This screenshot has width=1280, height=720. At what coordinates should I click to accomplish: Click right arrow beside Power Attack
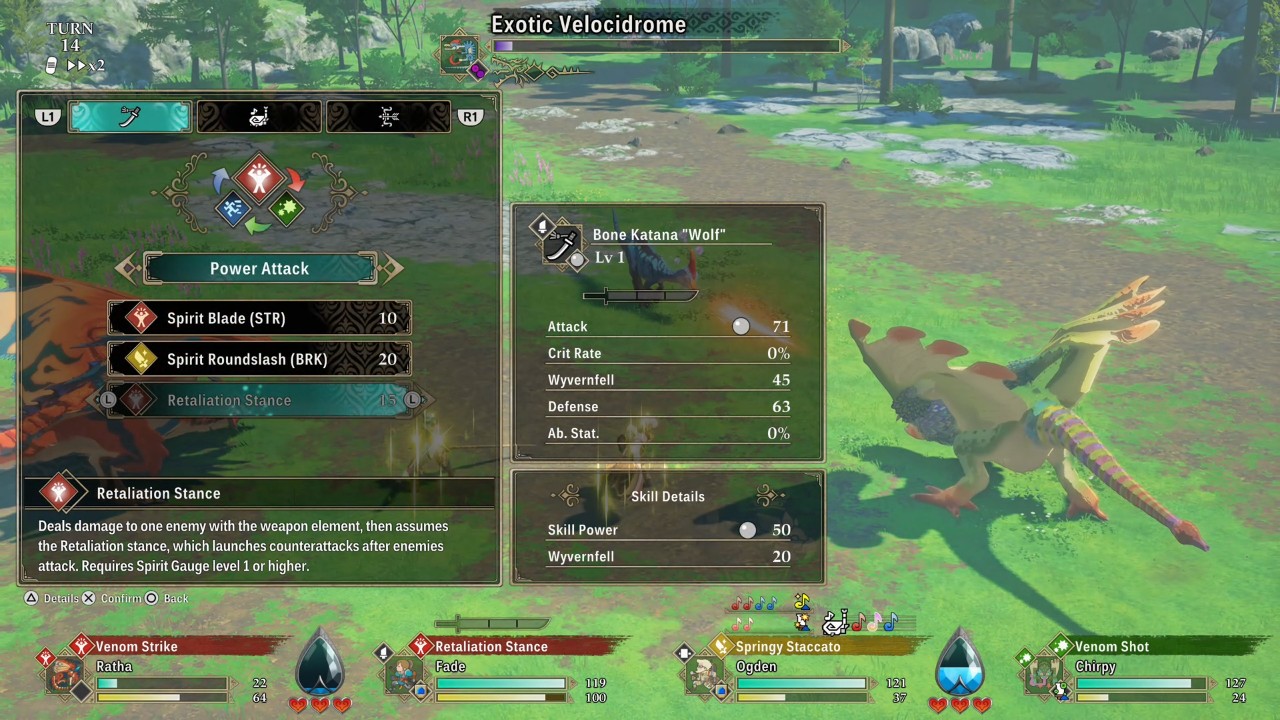pos(391,268)
